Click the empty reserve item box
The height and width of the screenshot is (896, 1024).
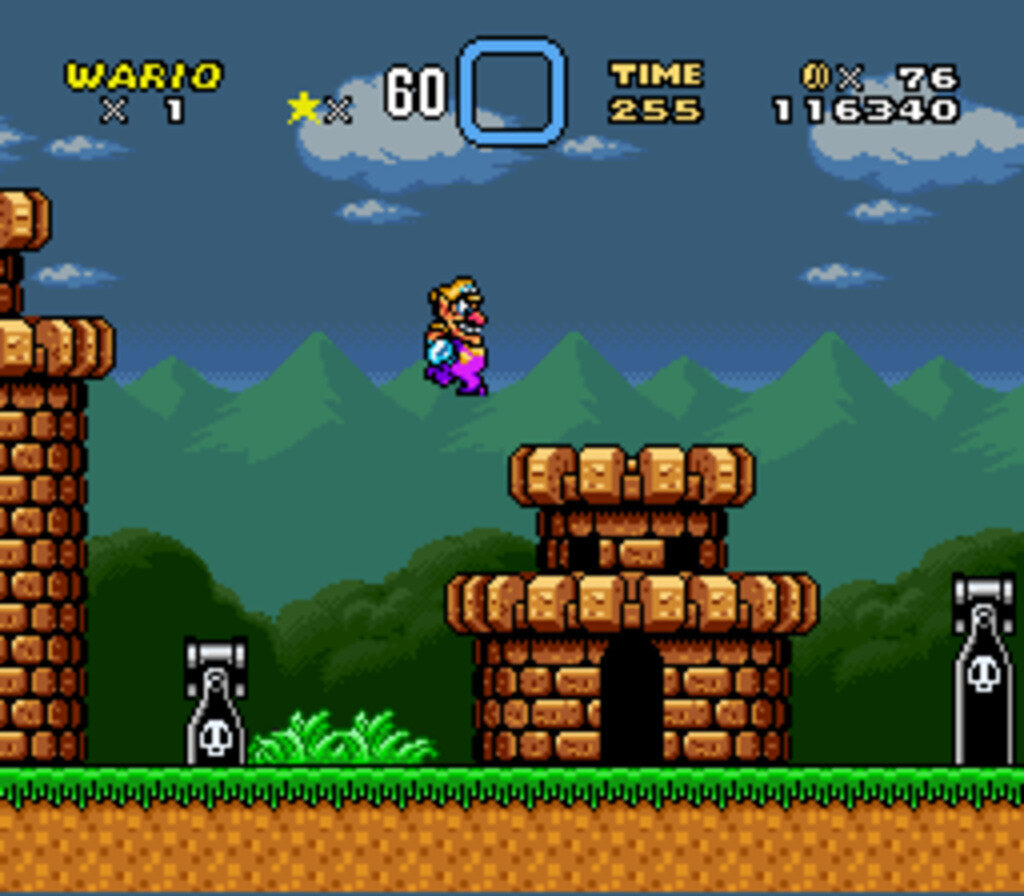(x=512, y=91)
